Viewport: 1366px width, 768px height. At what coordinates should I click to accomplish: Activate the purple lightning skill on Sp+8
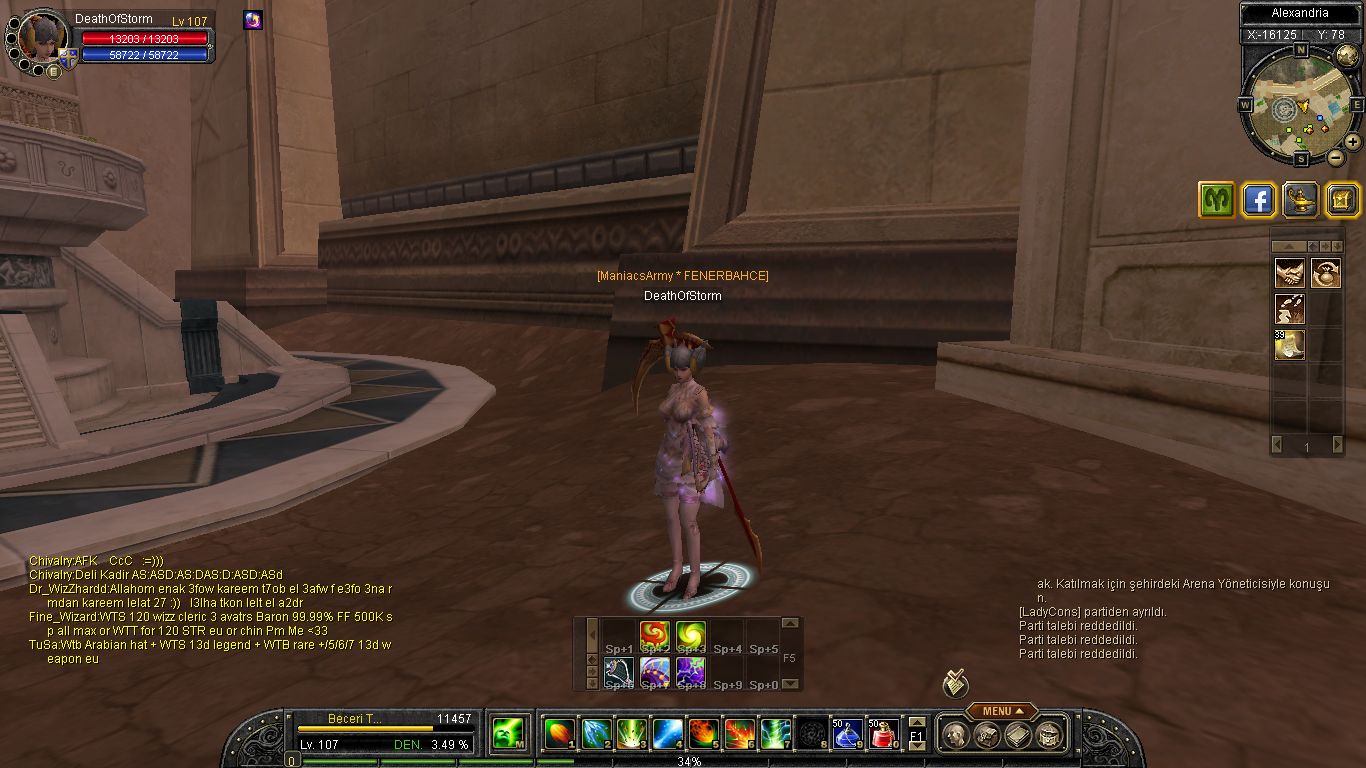point(690,671)
